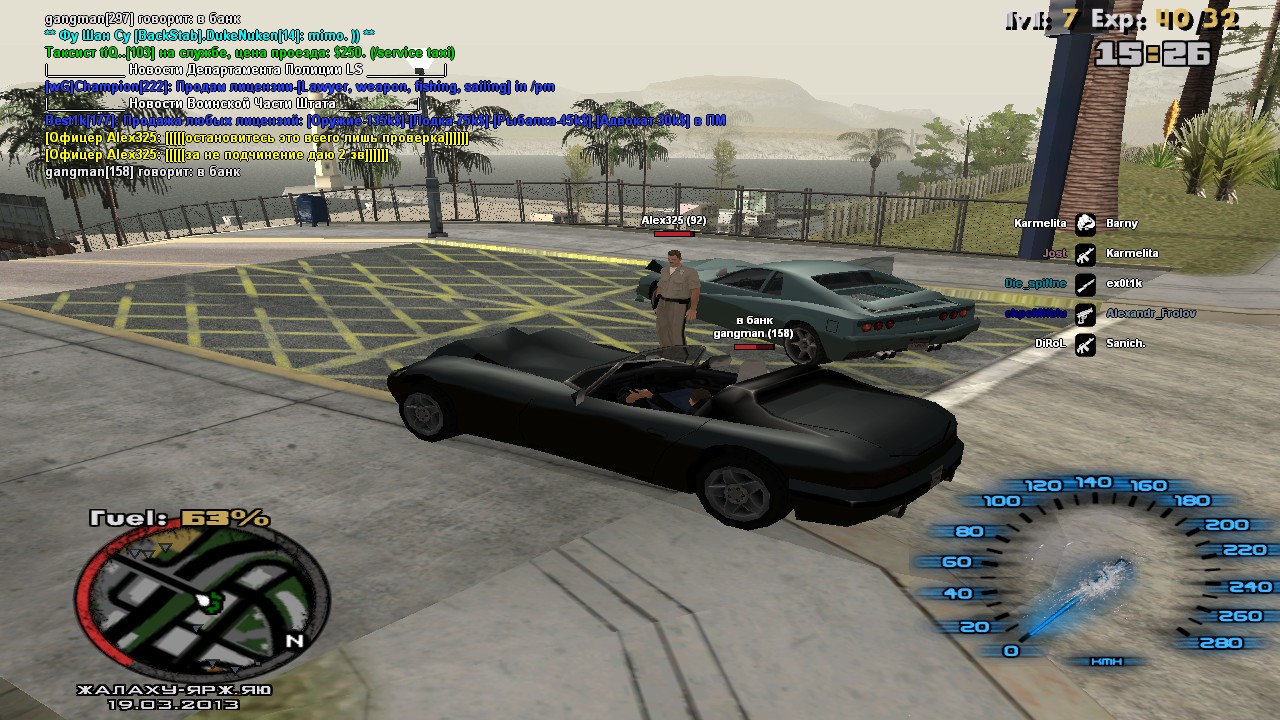
Task: Click Champion's license sale chat line
Action: pyautogui.click(x=300, y=87)
